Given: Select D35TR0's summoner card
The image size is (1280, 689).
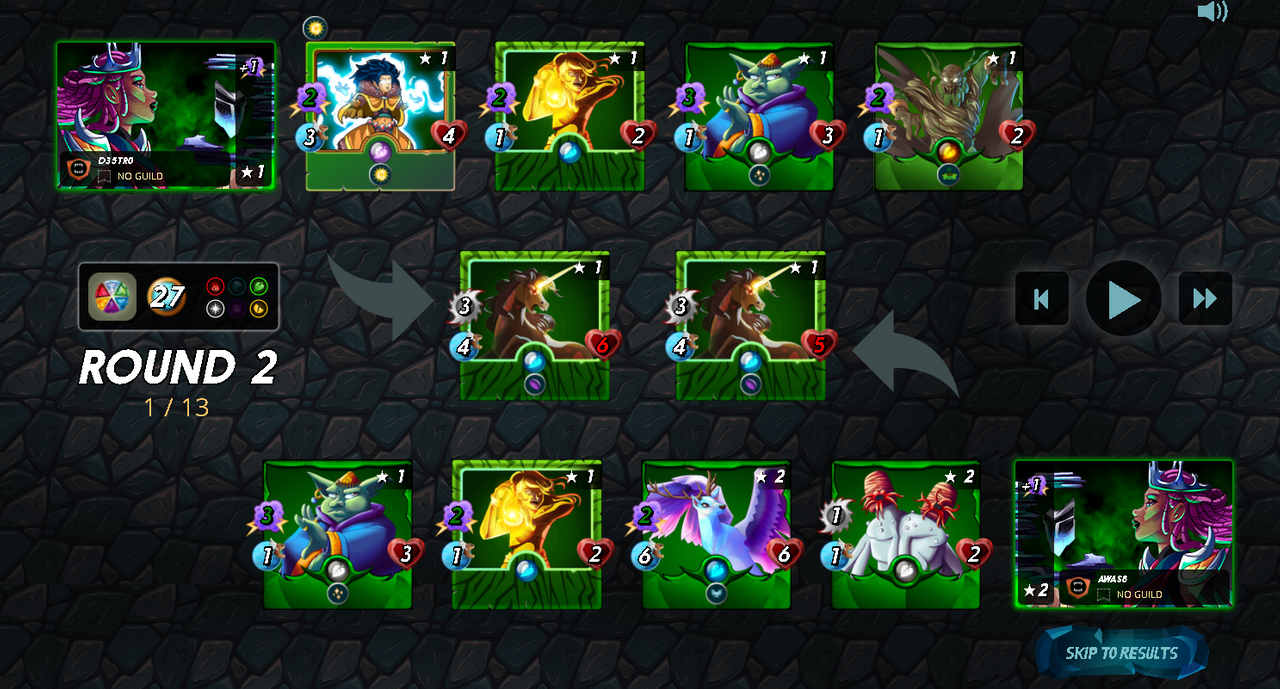Looking at the screenshot, I should coord(165,115).
